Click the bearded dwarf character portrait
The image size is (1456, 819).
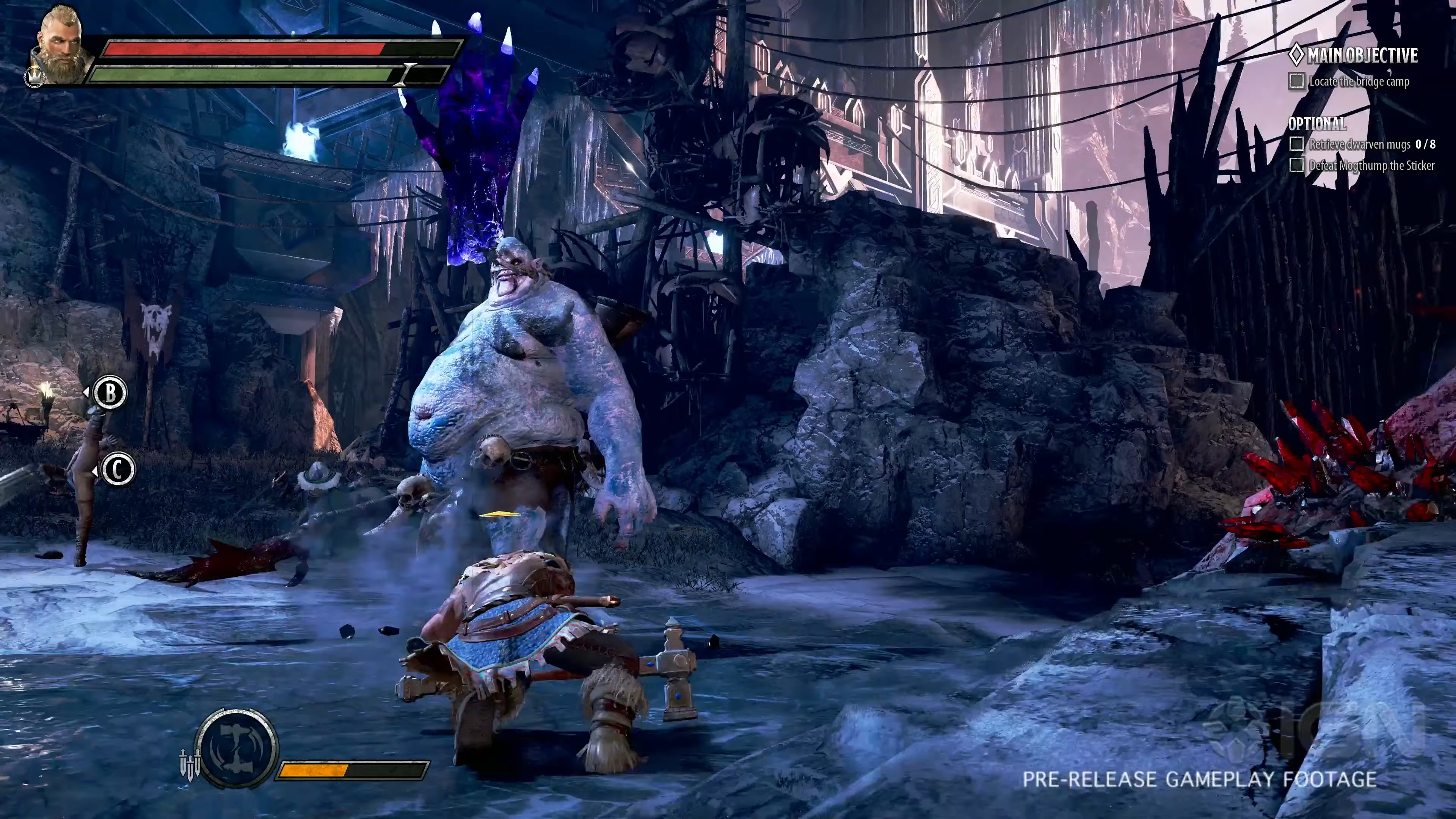point(61,45)
